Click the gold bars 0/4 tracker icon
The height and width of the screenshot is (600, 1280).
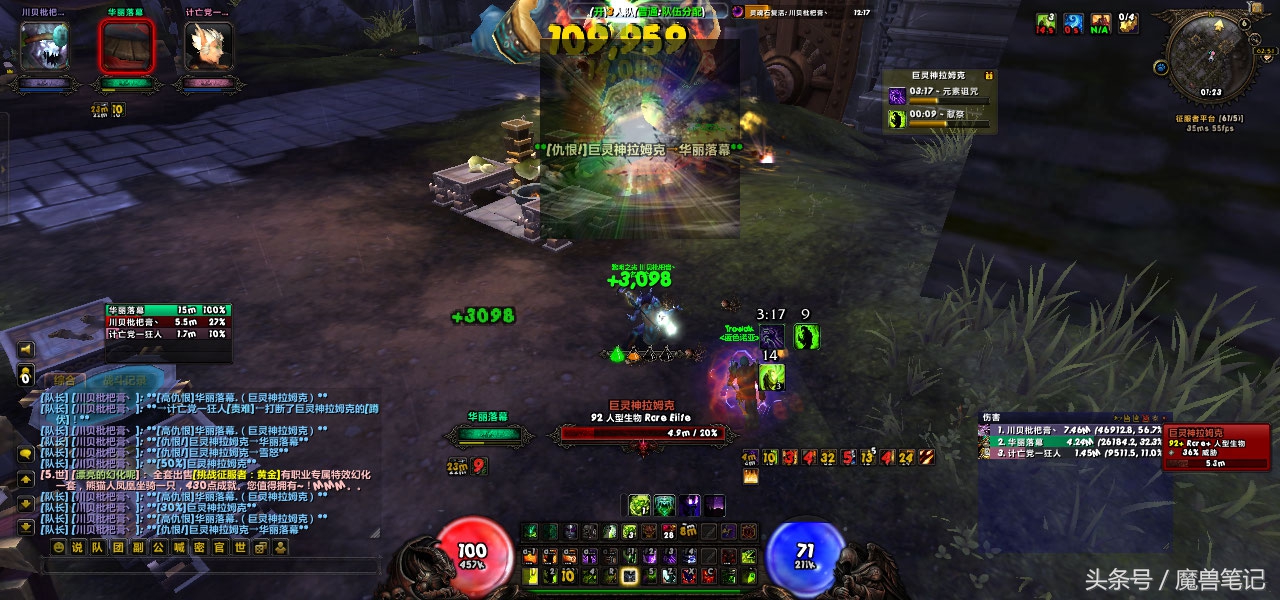click(x=1127, y=22)
